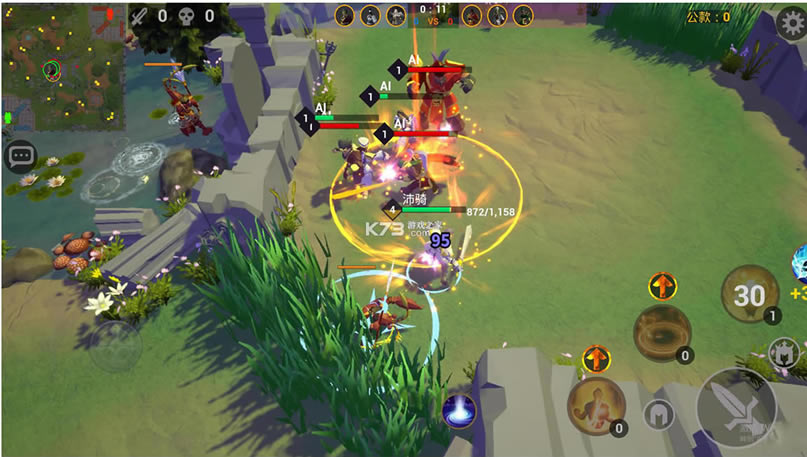Use the blue glowing recall button
The image size is (807, 457).
(459, 410)
